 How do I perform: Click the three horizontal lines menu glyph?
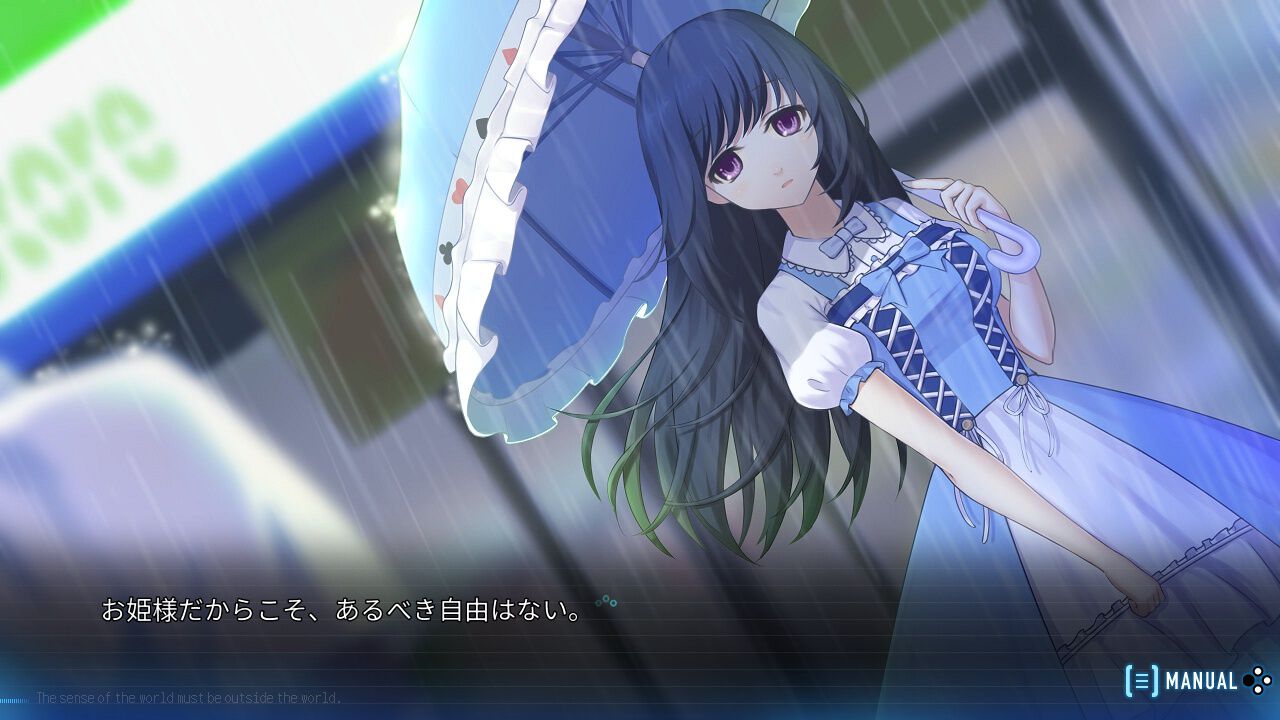pos(1144,679)
